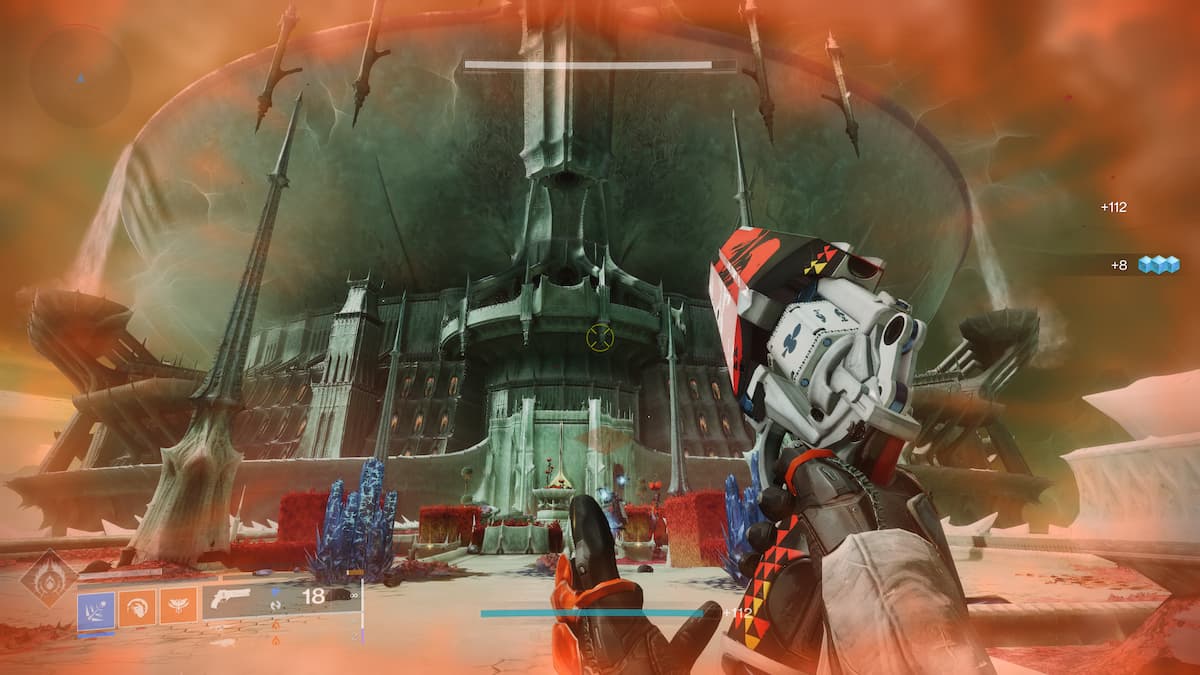Use the blue grenade ability icon

(x=96, y=605)
